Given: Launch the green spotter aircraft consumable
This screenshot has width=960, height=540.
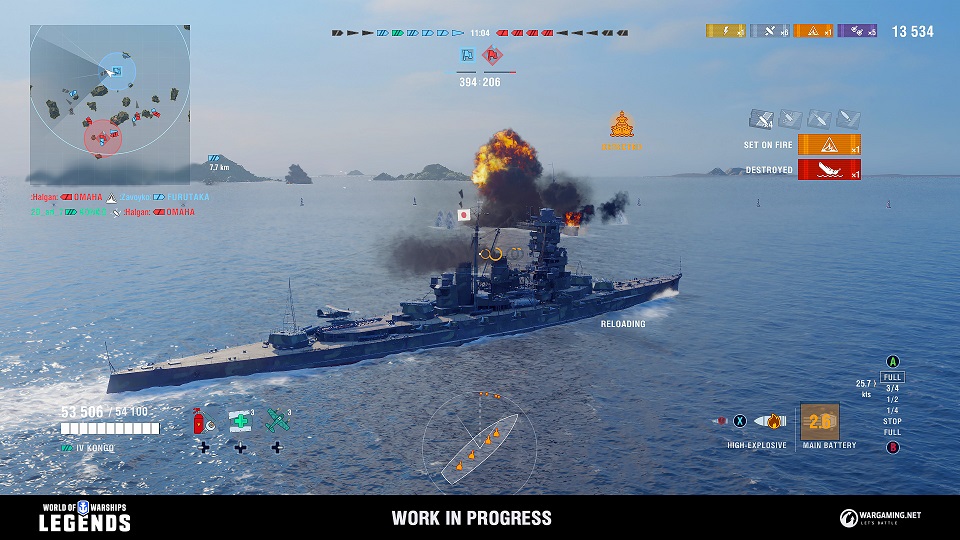Looking at the screenshot, I should point(277,421).
